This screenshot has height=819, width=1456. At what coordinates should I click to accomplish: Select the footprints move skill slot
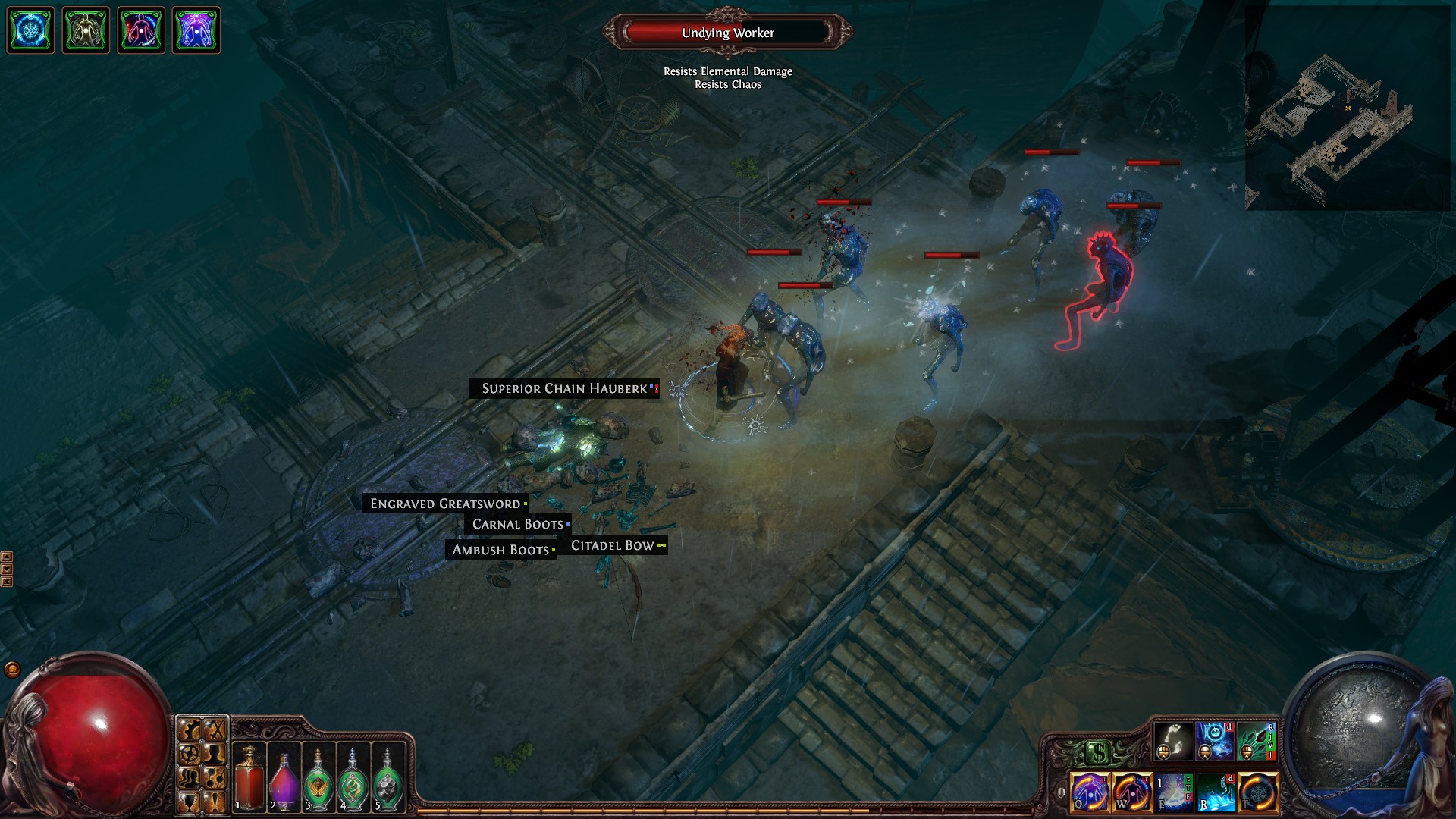(1172, 741)
